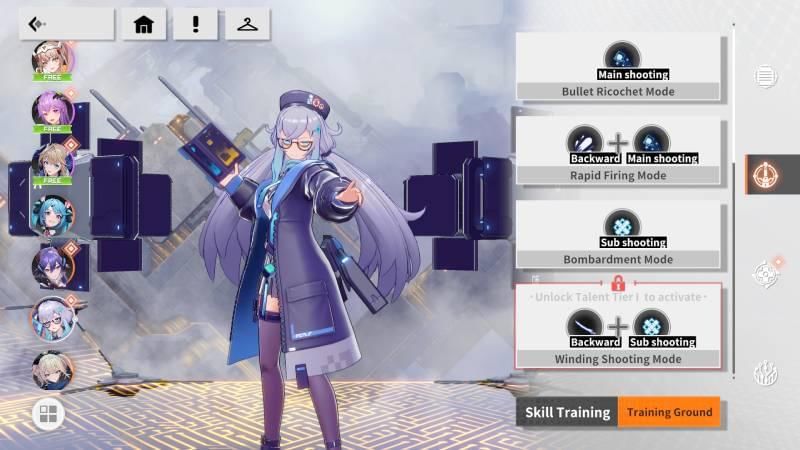Choose the purple twin-tail character portrait
800x450 pixels.
(52, 112)
